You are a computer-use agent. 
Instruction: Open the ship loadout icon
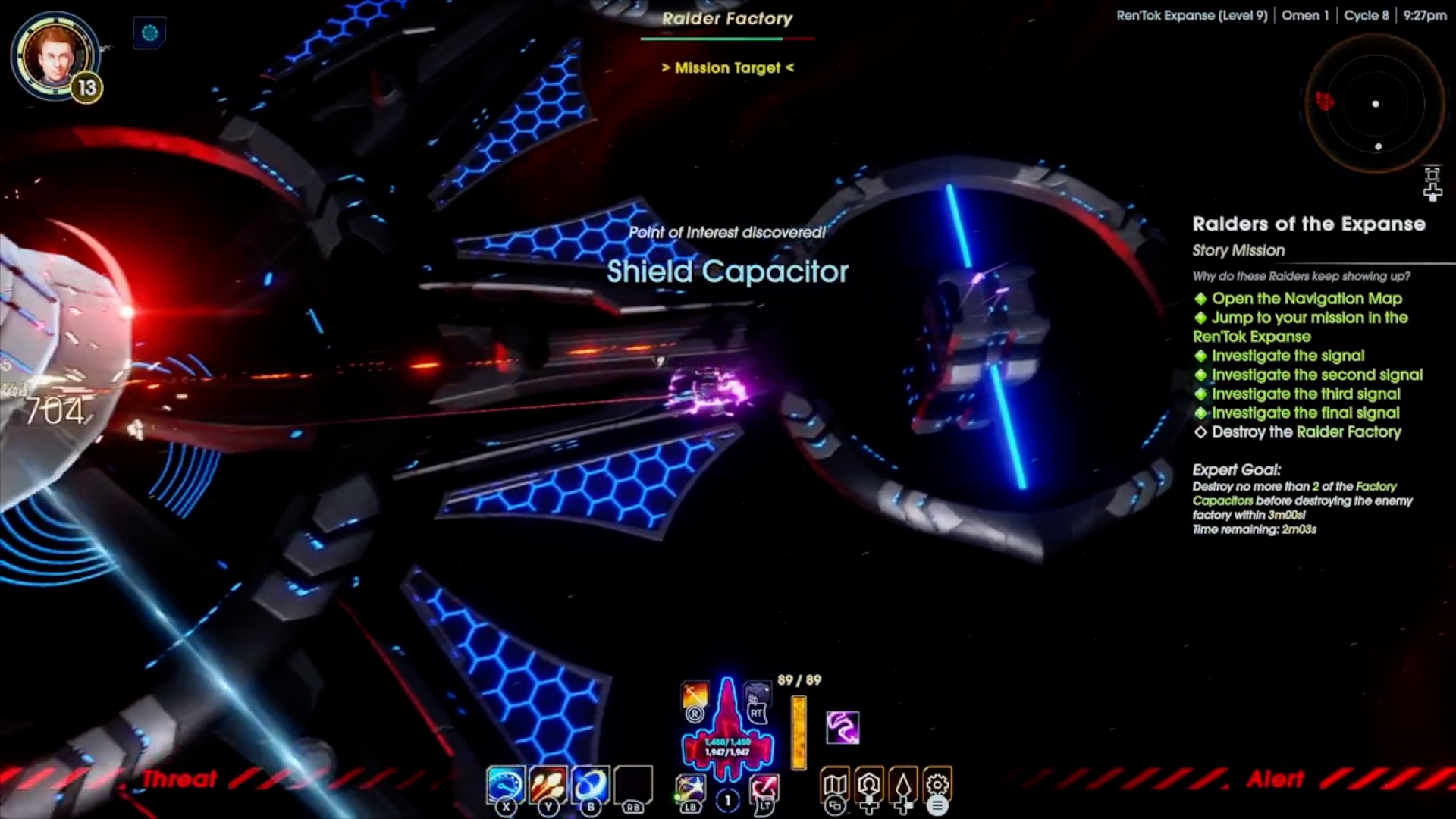[903, 785]
